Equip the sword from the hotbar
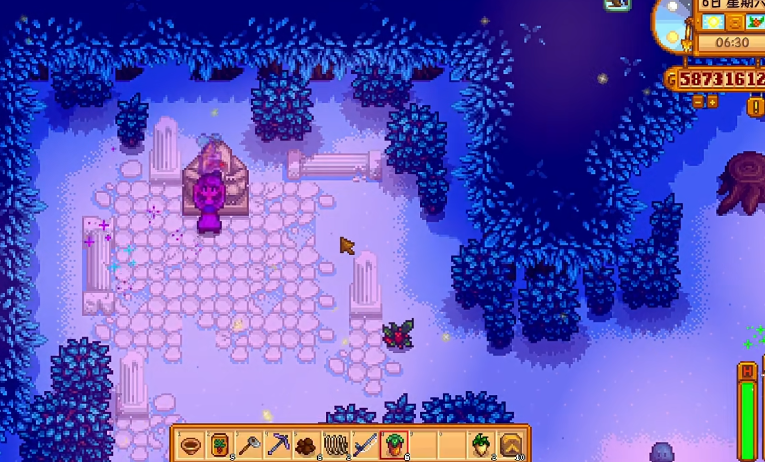 [366, 444]
